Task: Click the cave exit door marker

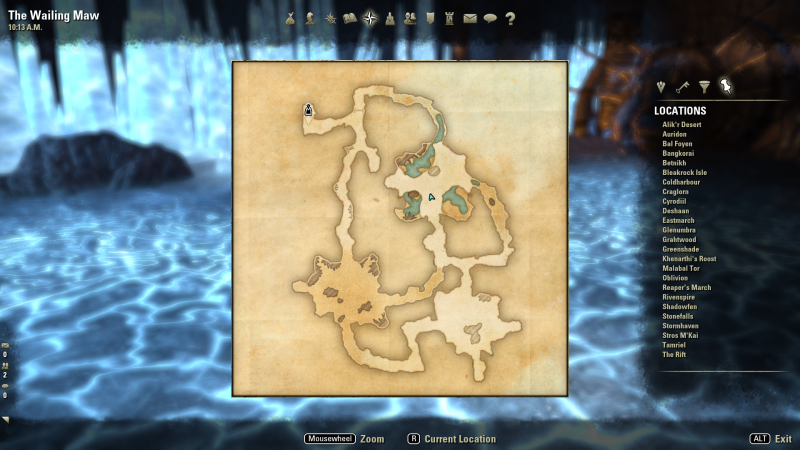Action: click(309, 110)
